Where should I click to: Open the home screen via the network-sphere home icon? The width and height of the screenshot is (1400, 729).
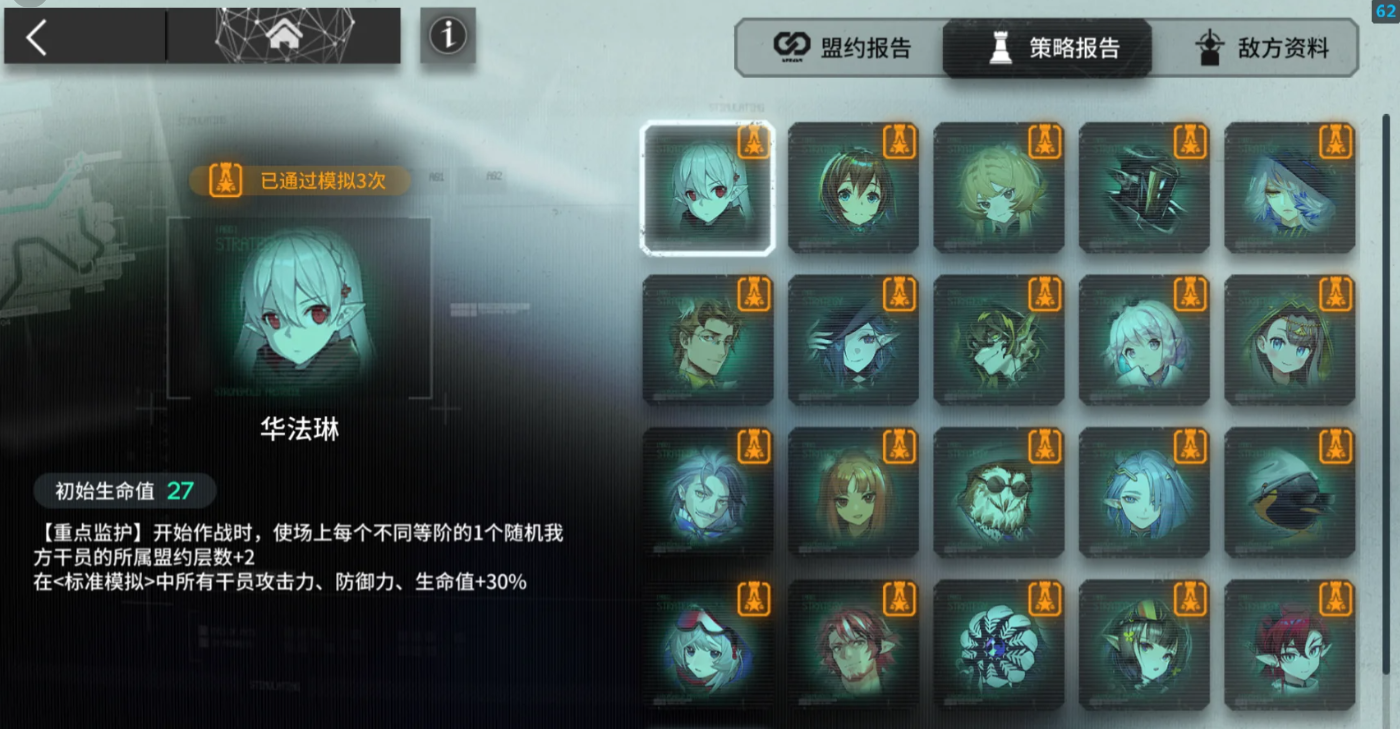284,33
